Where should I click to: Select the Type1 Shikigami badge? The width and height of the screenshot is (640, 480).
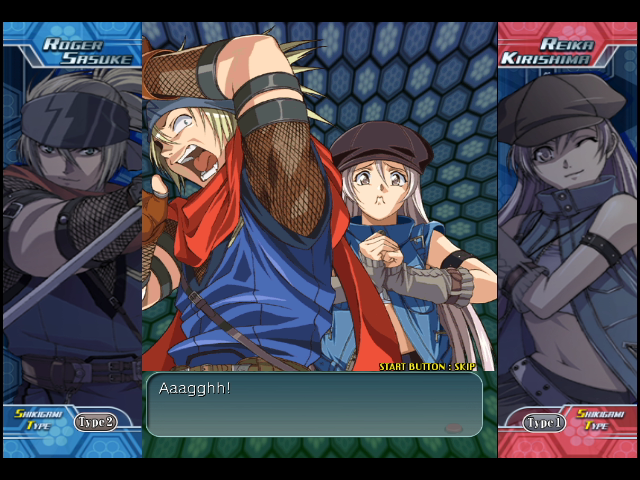tap(545, 423)
